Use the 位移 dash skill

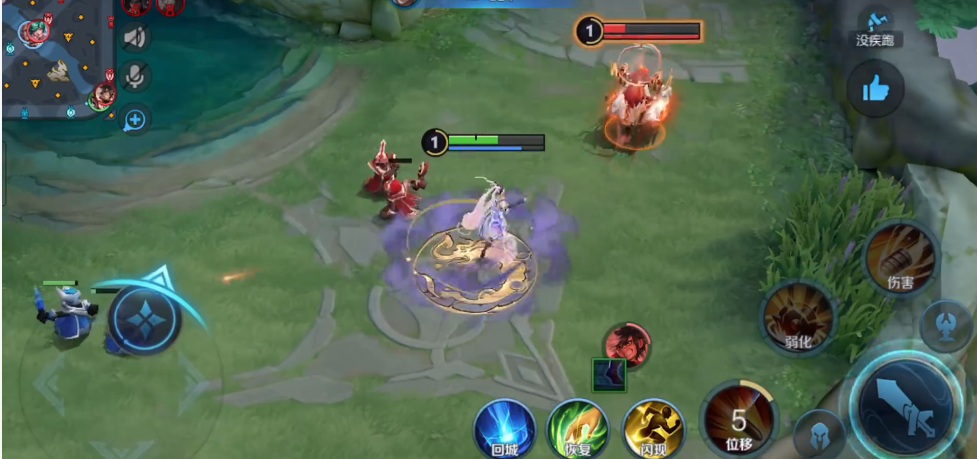click(739, 420)
